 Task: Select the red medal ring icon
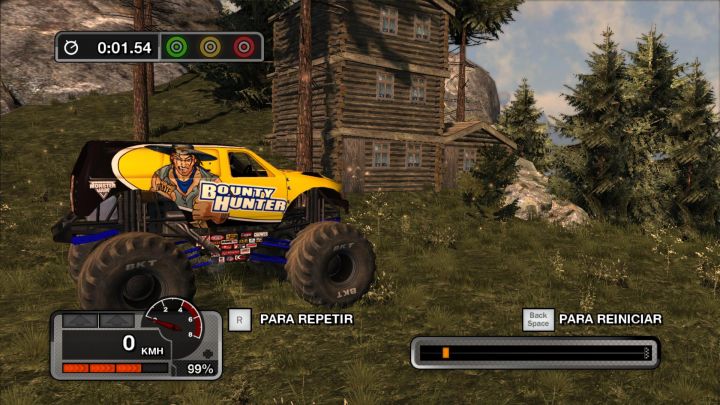coord(243,47)
